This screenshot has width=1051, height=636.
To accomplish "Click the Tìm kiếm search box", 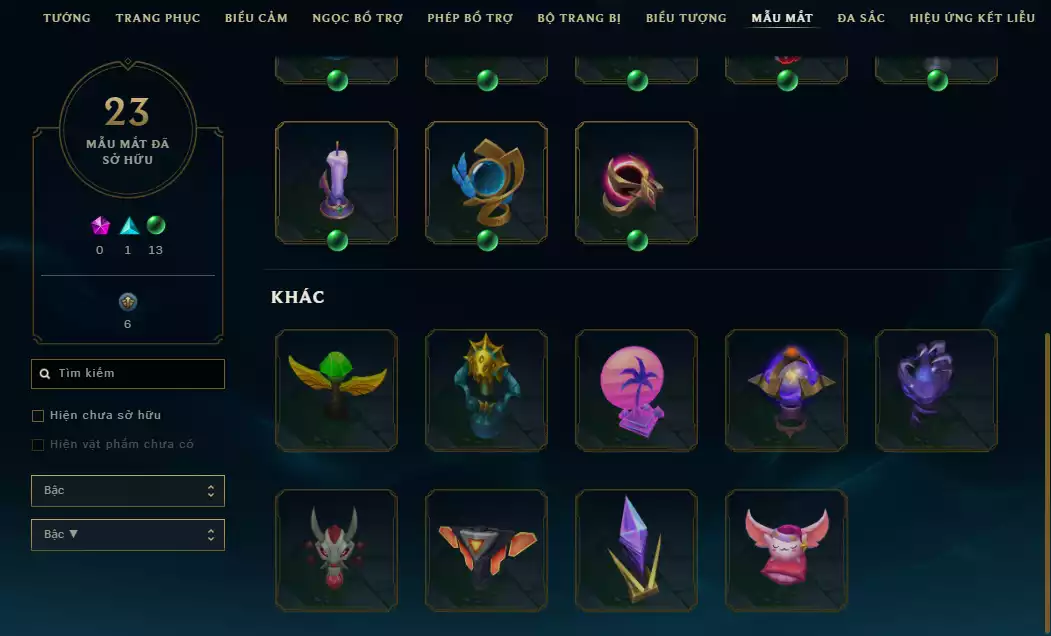I will point(128,374).
